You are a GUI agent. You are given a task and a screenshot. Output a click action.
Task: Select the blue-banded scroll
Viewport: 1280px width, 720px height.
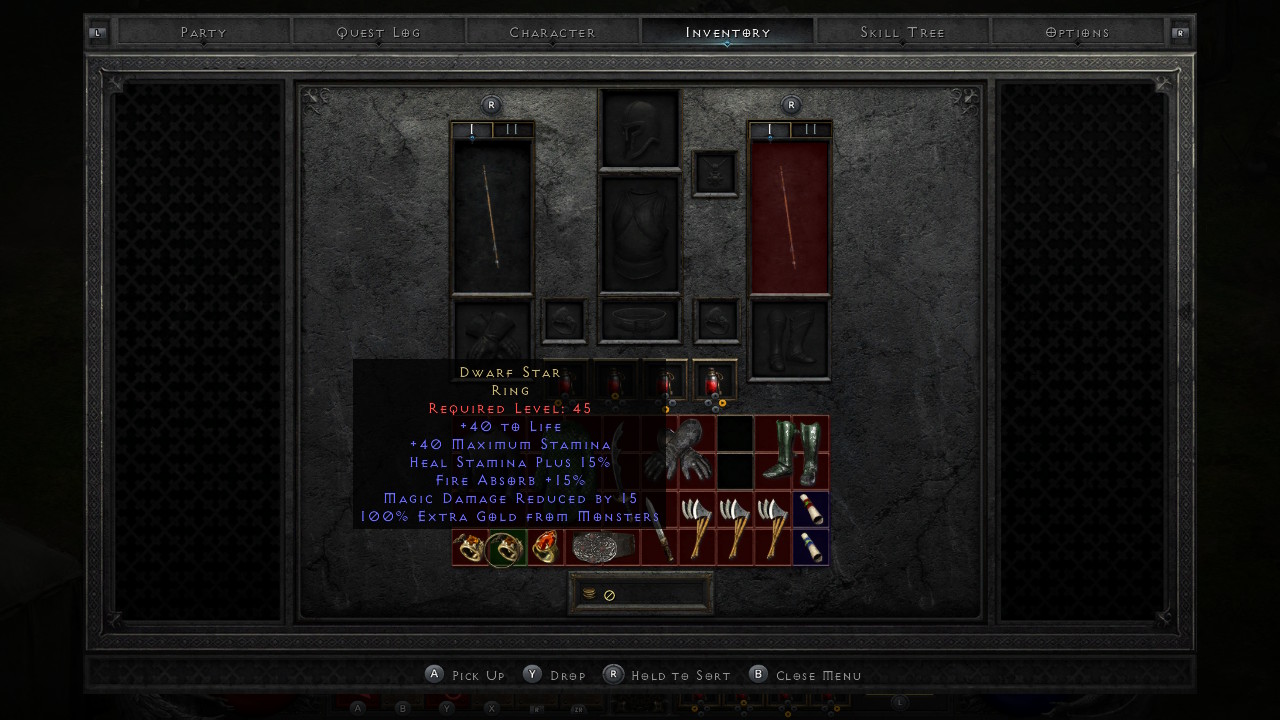click(x=811, y=548)
